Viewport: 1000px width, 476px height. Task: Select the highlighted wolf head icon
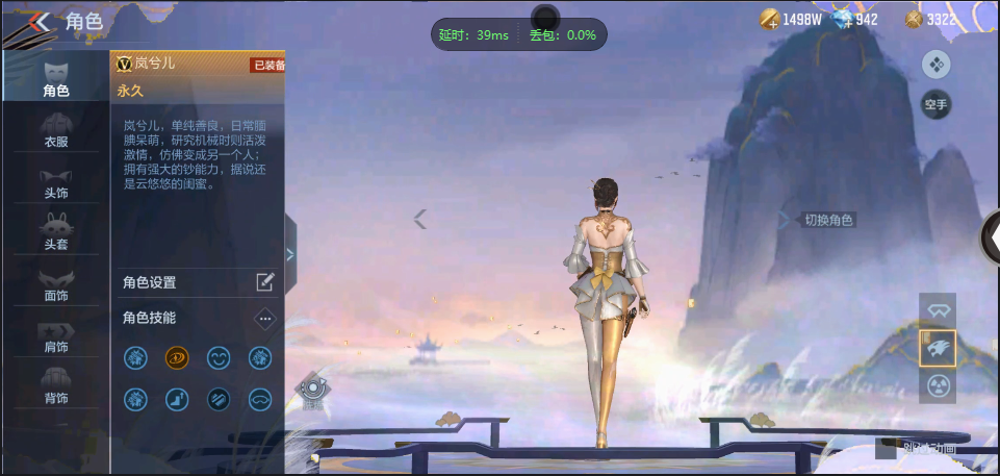pos(937,348)
